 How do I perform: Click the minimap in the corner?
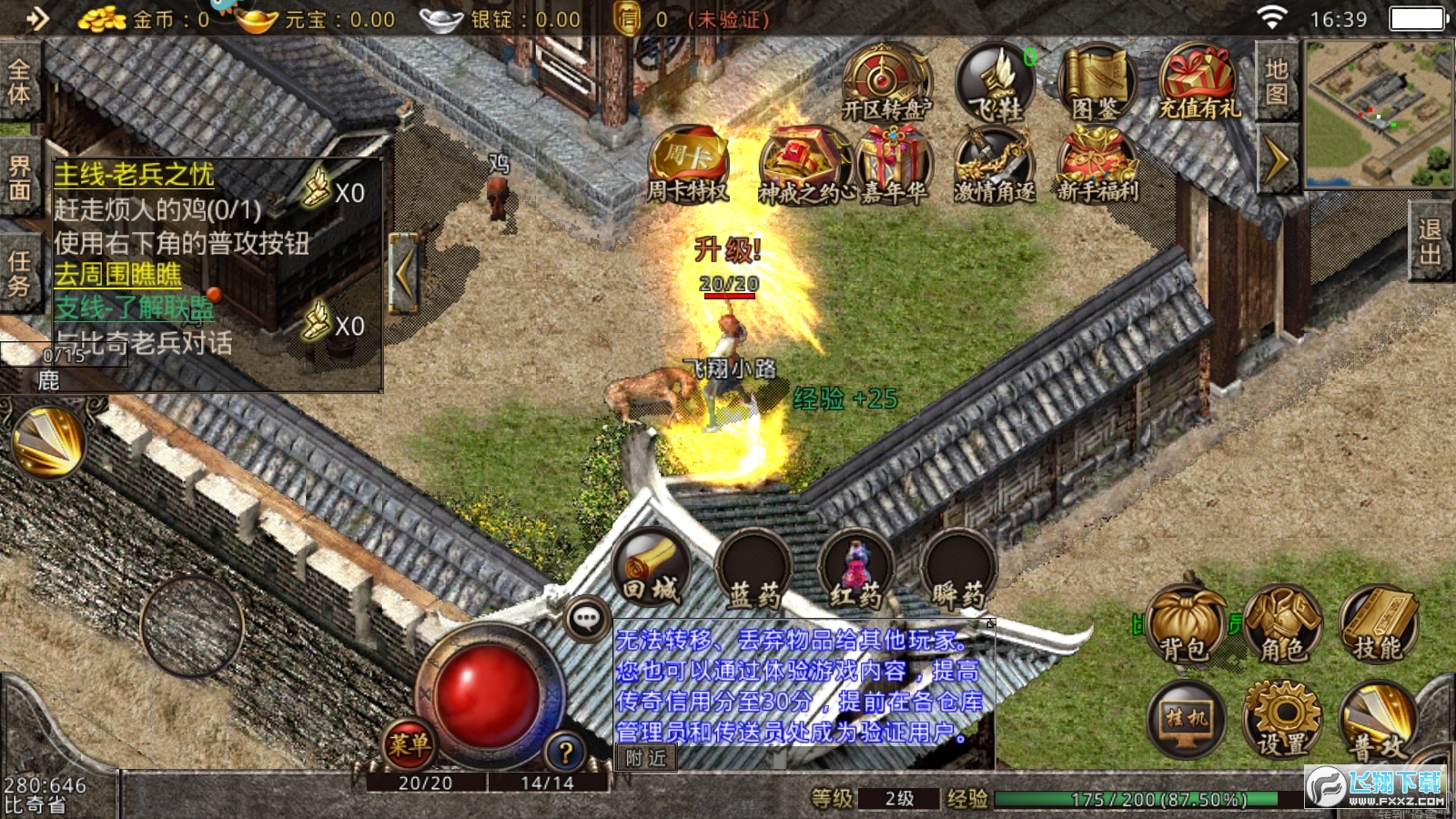[x=1378, y=114]
